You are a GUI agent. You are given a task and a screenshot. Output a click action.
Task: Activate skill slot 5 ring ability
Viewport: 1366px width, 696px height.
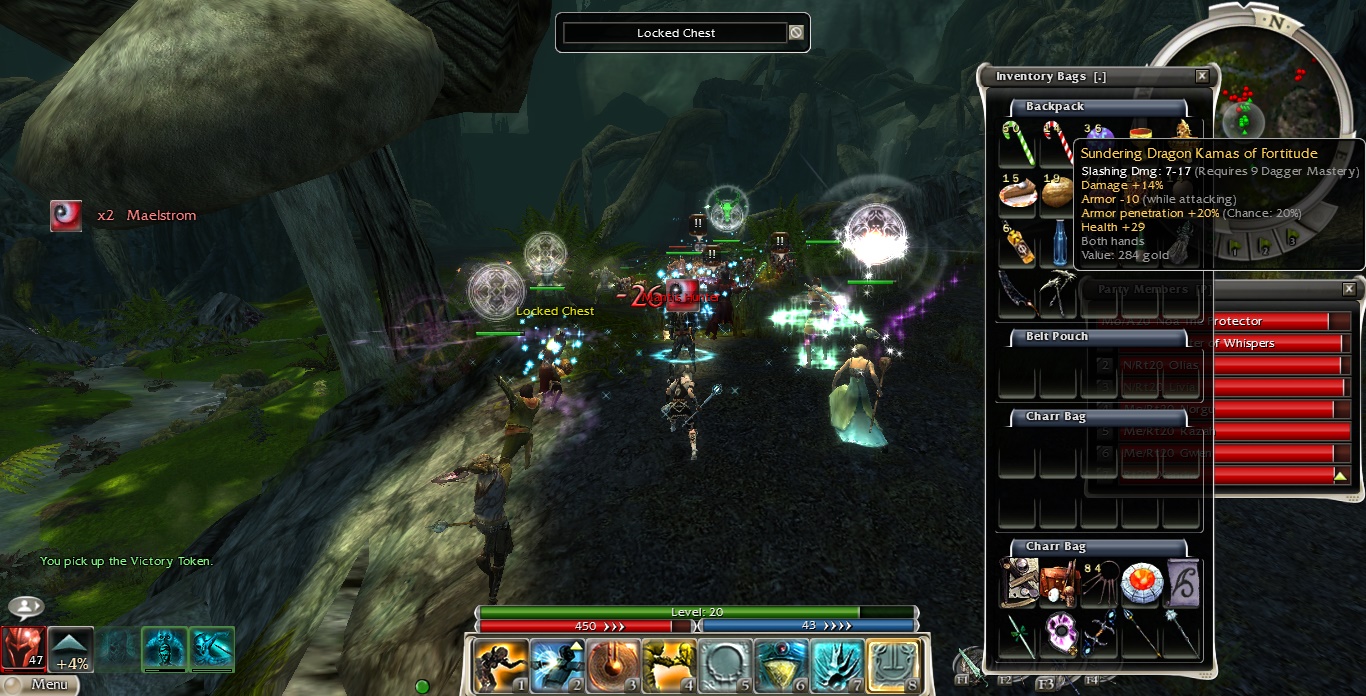[725, 666]
